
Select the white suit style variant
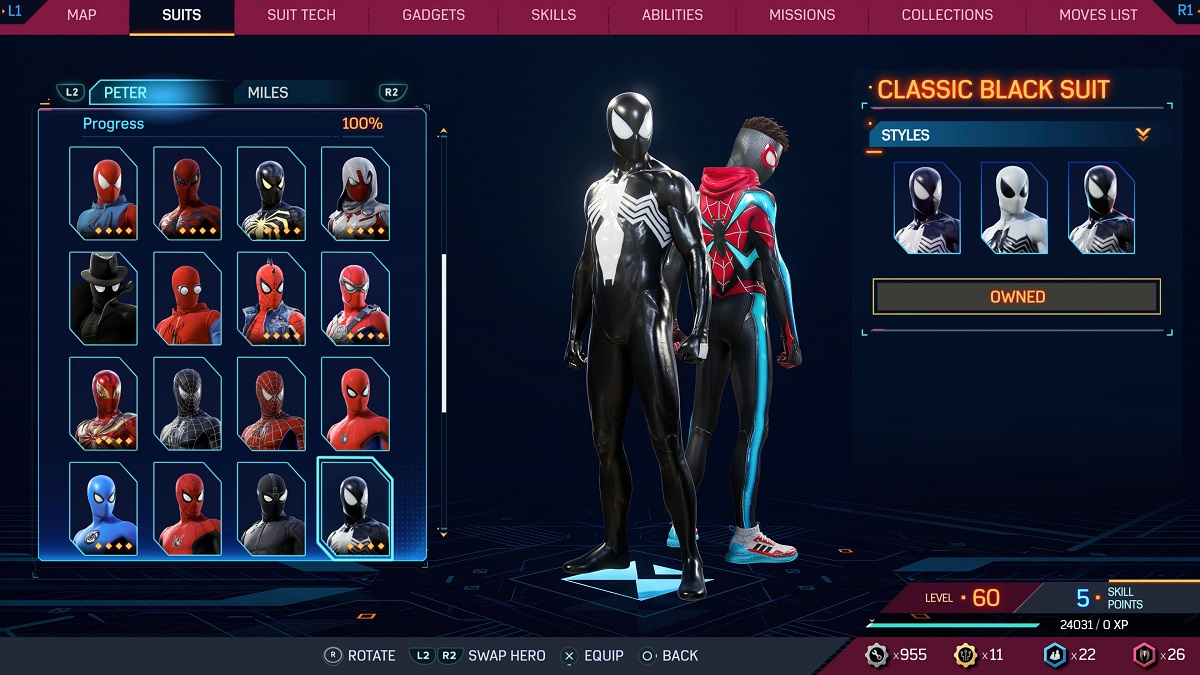pyautogui.click(x=1014, y=208)
